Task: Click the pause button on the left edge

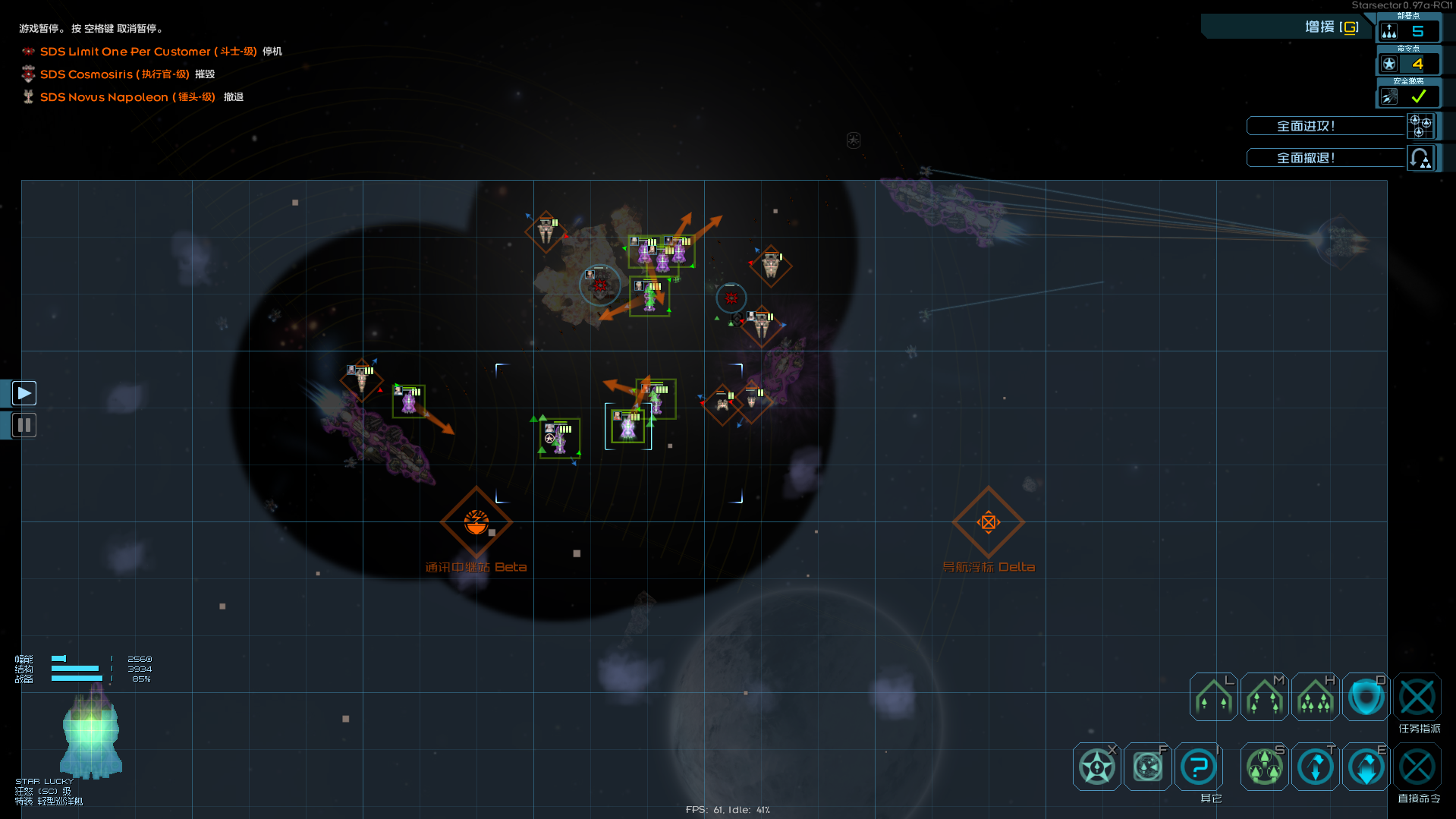Action: pos(24,424)
